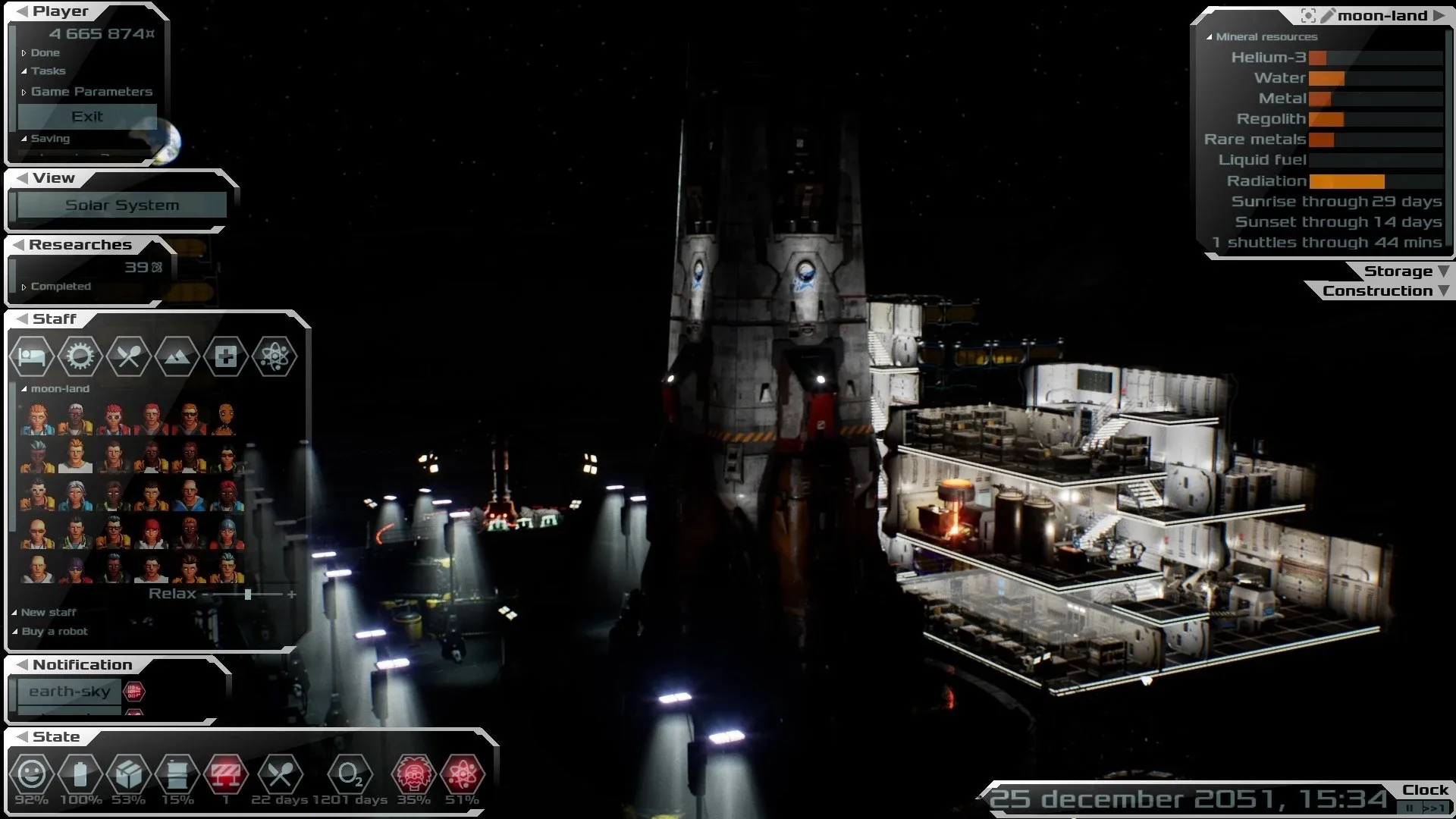Image resolution: width=1456 pixels, height=819 pixels.
Task: Select the atom science staff filter icon
Action: 274,356
